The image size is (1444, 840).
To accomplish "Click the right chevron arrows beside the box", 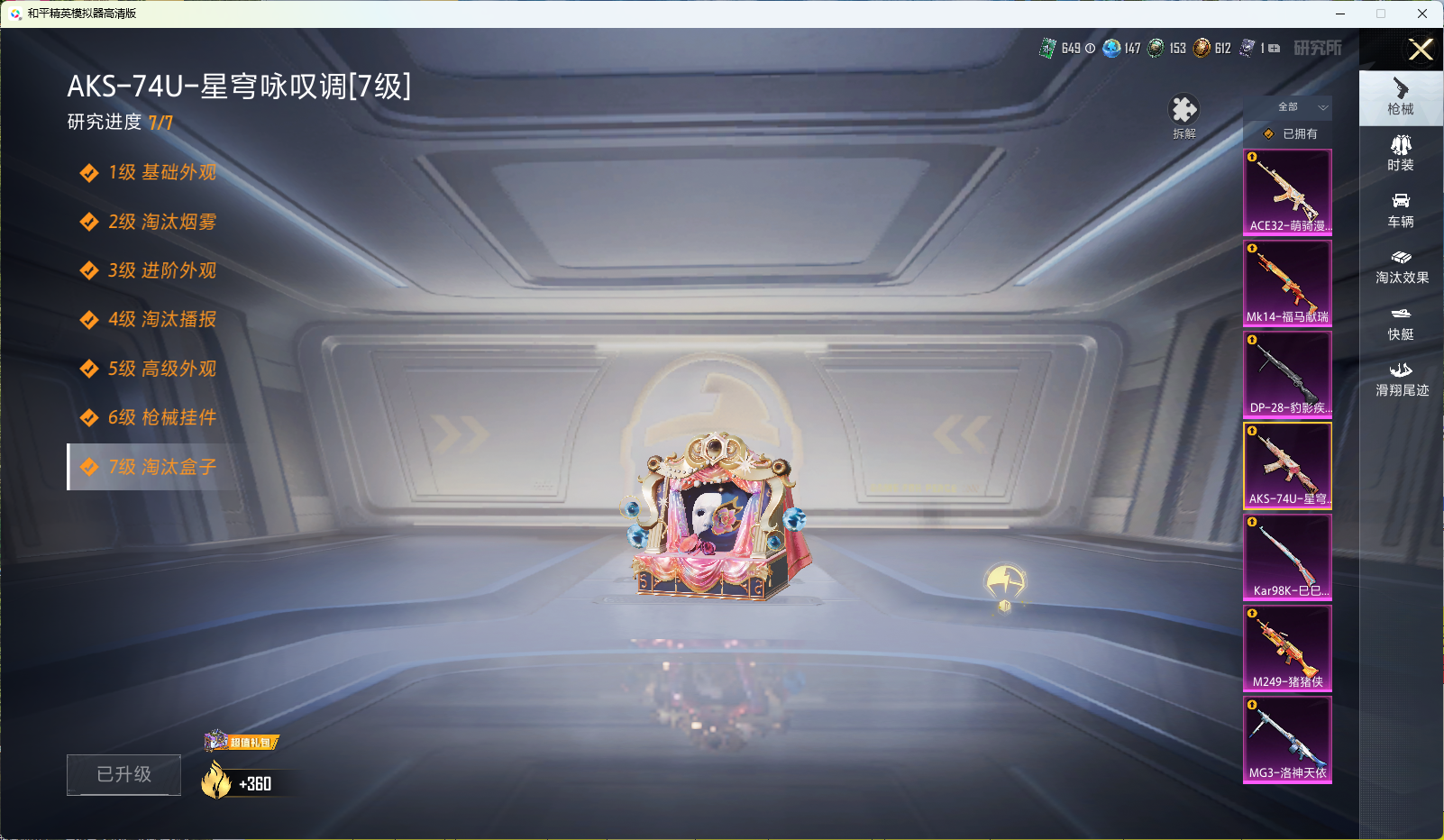I will (x=458, y=433).
